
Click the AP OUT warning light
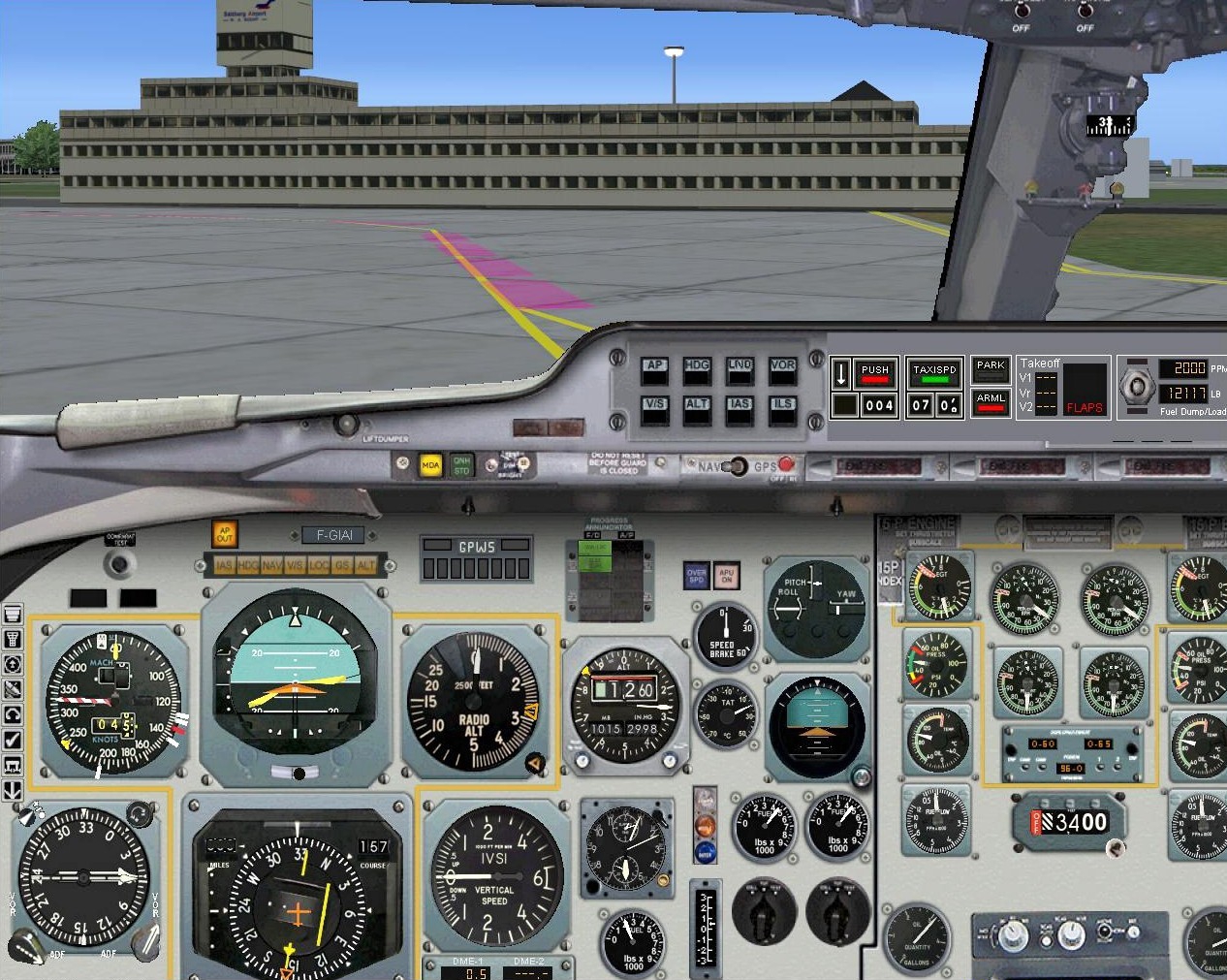click(225, 534)
